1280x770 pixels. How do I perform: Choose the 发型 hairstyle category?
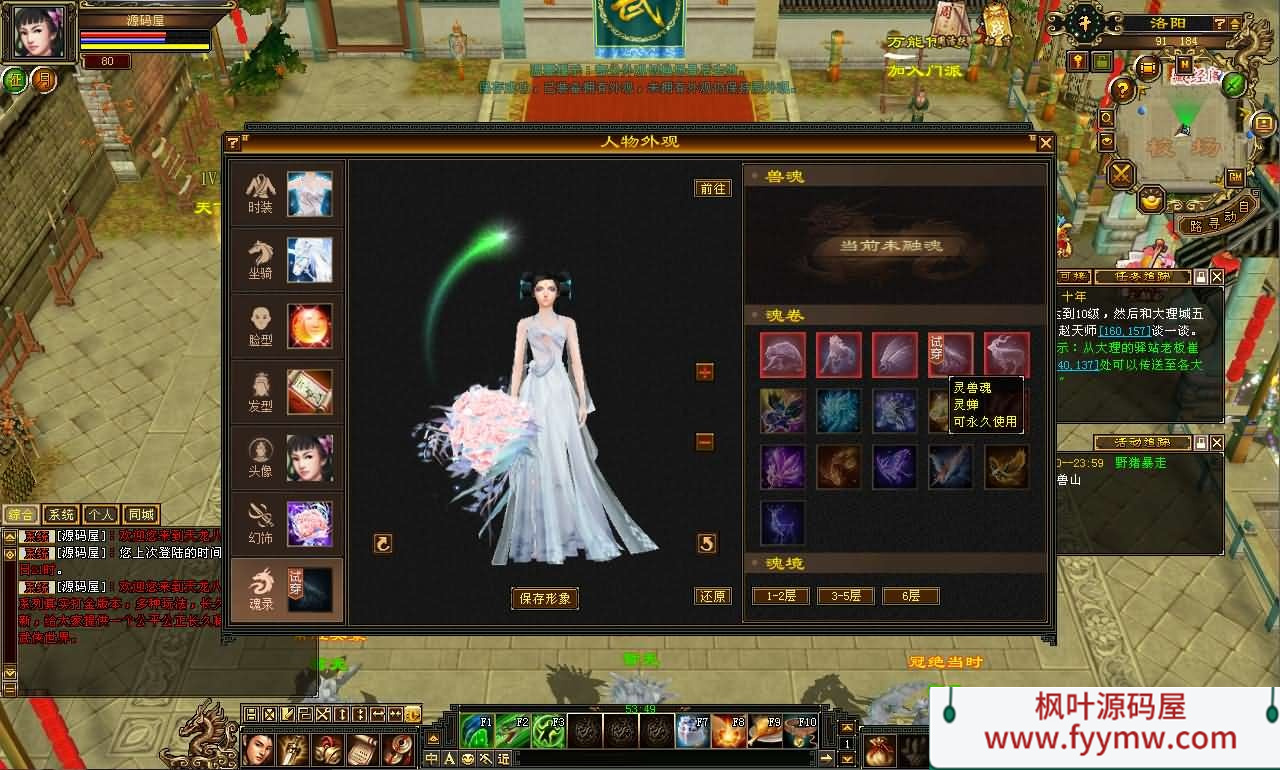click(286, 391)
